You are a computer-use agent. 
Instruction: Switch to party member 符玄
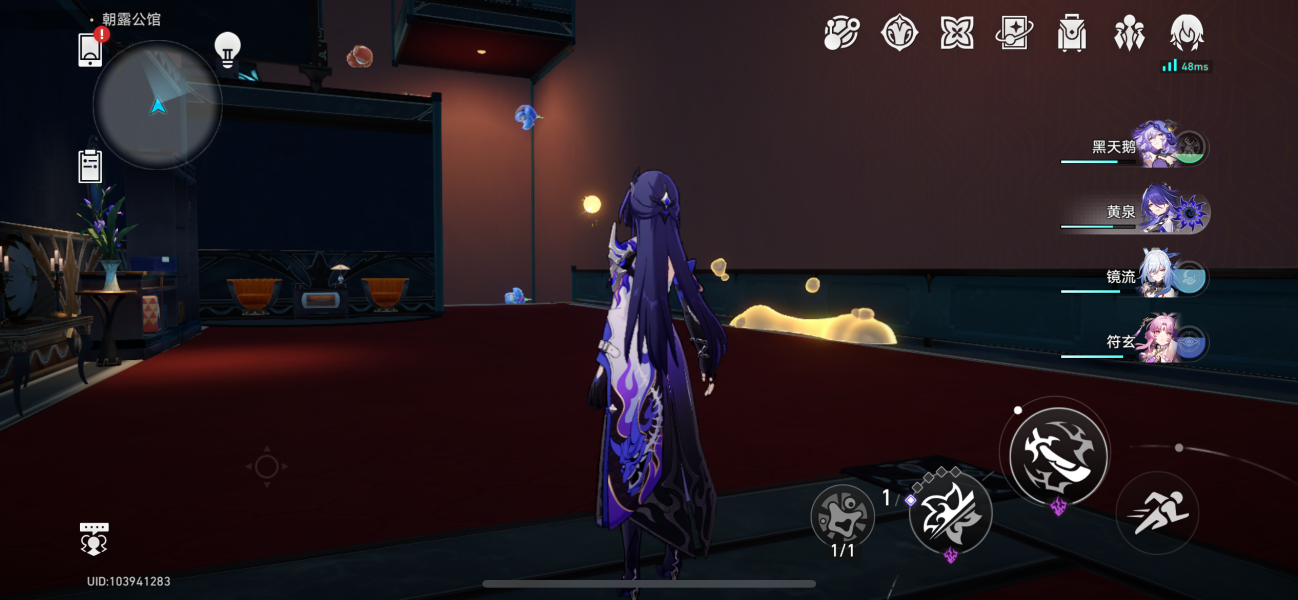click(x=1160, y=342)
